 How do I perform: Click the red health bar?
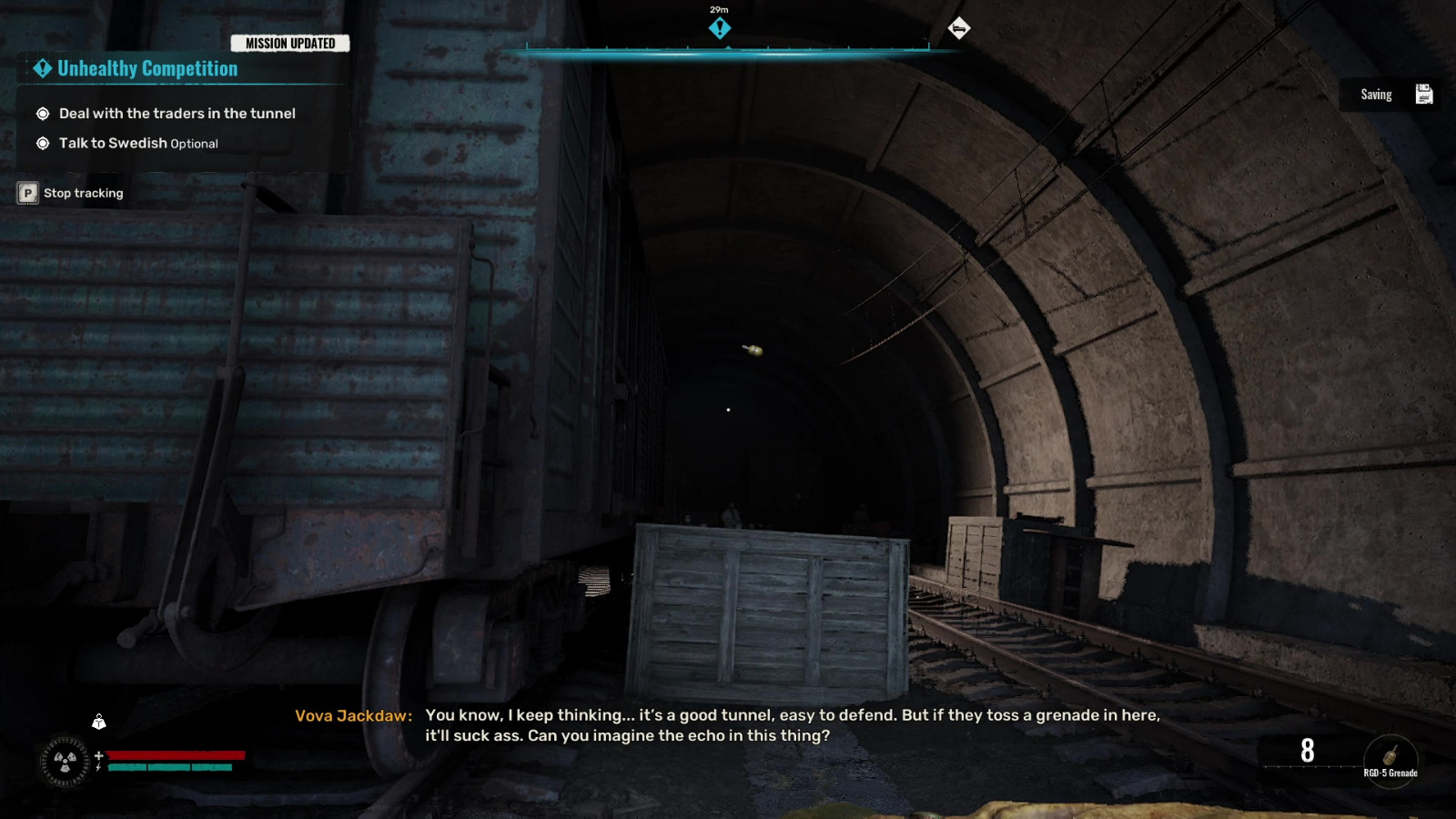(x=175, y=757)
